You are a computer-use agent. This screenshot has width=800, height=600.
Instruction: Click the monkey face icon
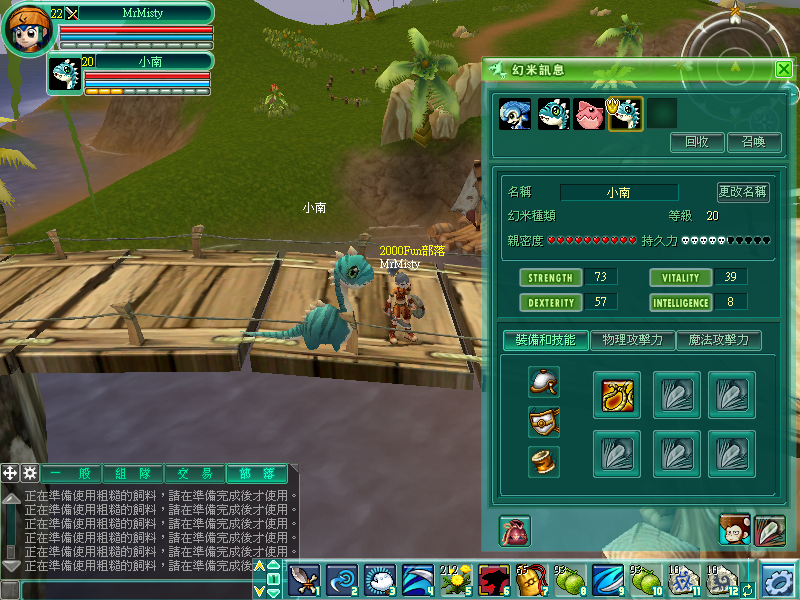[x=735, y=531]
